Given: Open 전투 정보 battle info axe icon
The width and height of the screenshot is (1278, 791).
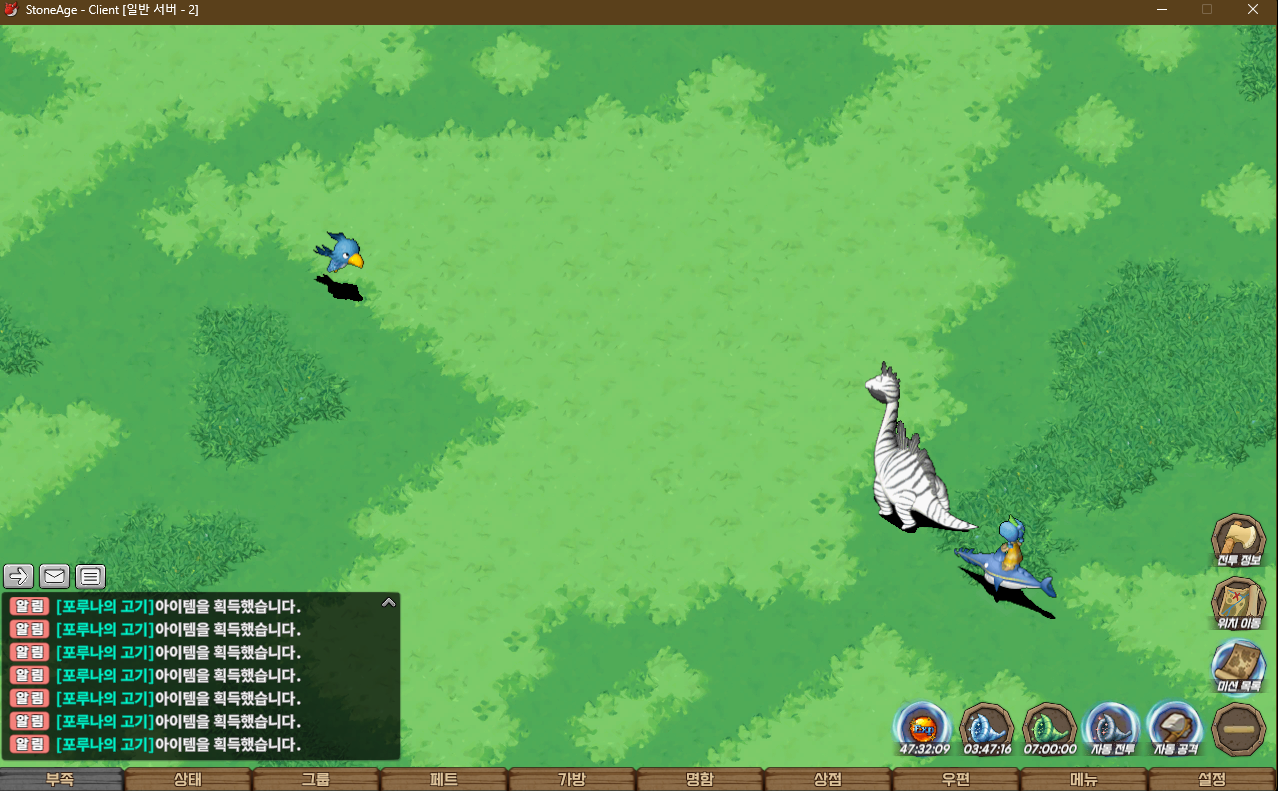Looking at the screenshot, I should (1238, 540).
